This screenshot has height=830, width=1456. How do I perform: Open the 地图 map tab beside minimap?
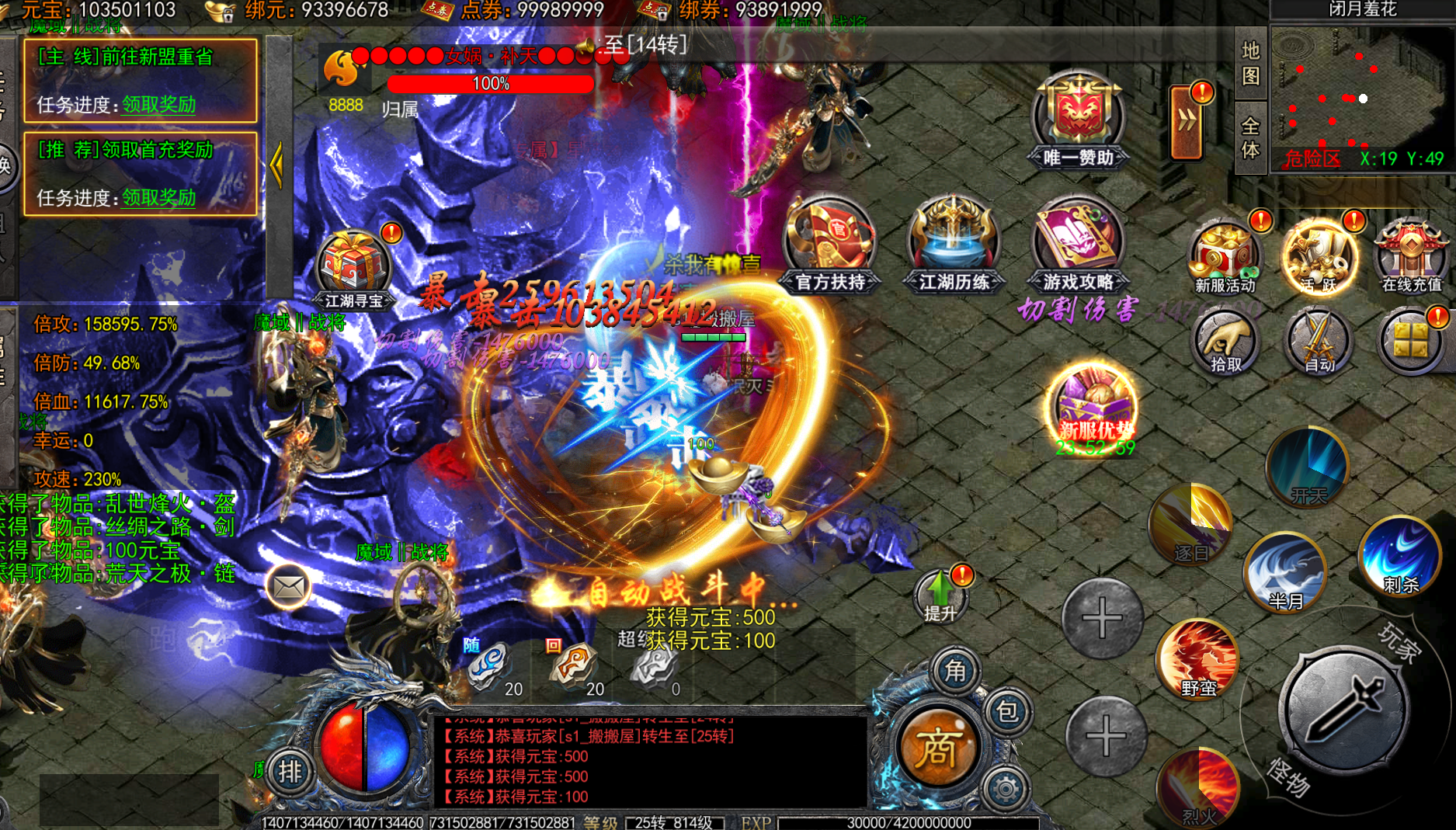click(x=1250, y=64)
